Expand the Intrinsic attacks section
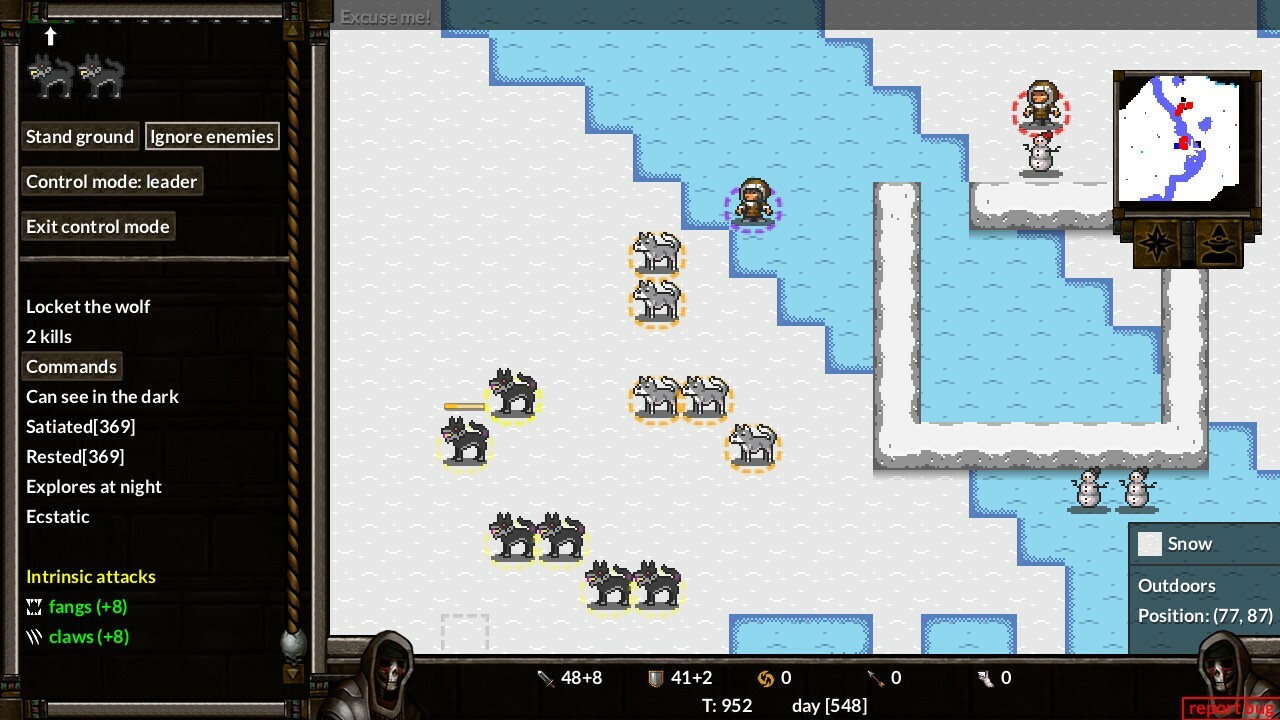This screenshot has width=1280, height=720. [90, 576]
